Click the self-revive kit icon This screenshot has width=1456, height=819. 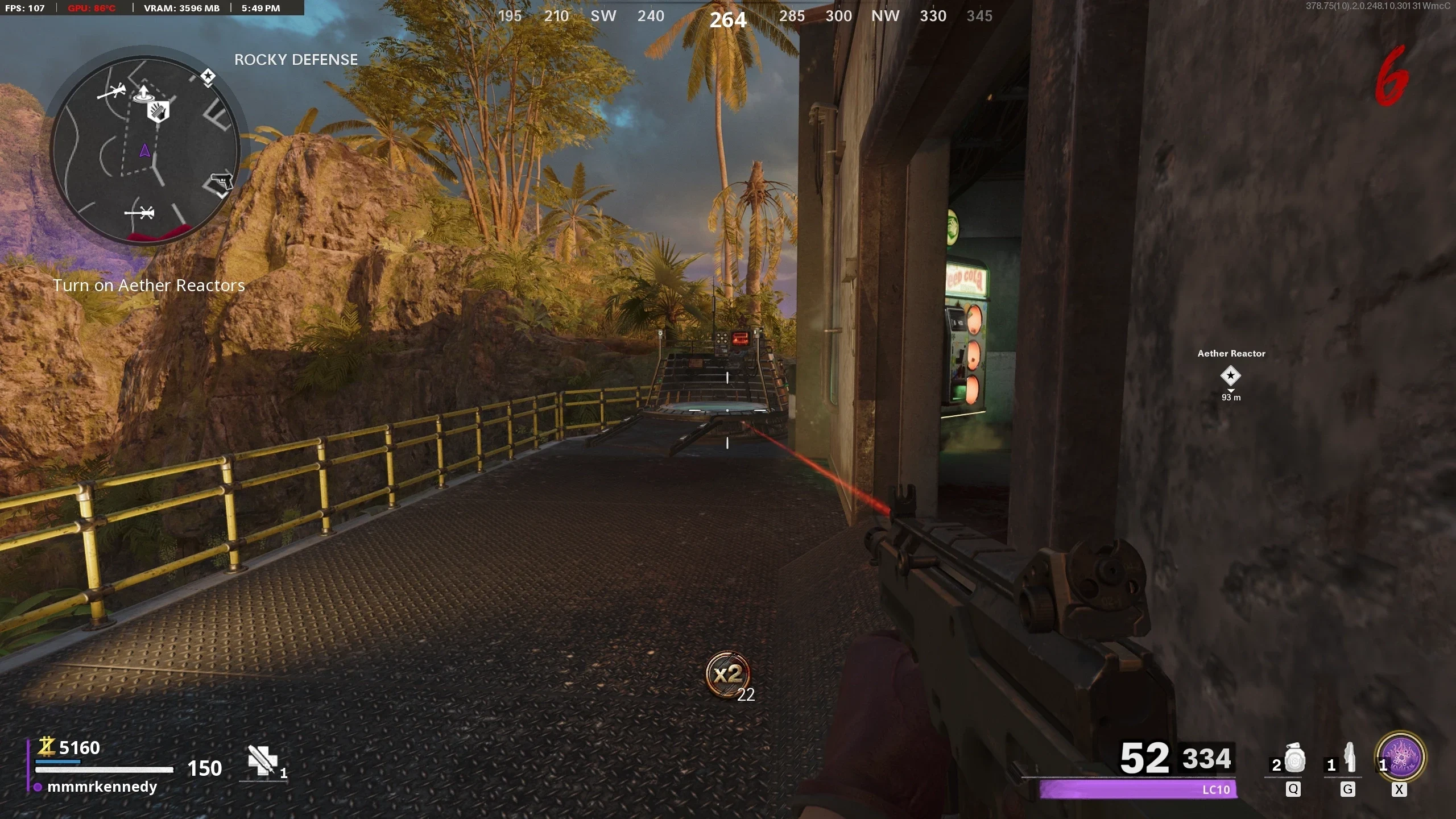[262, 760]
